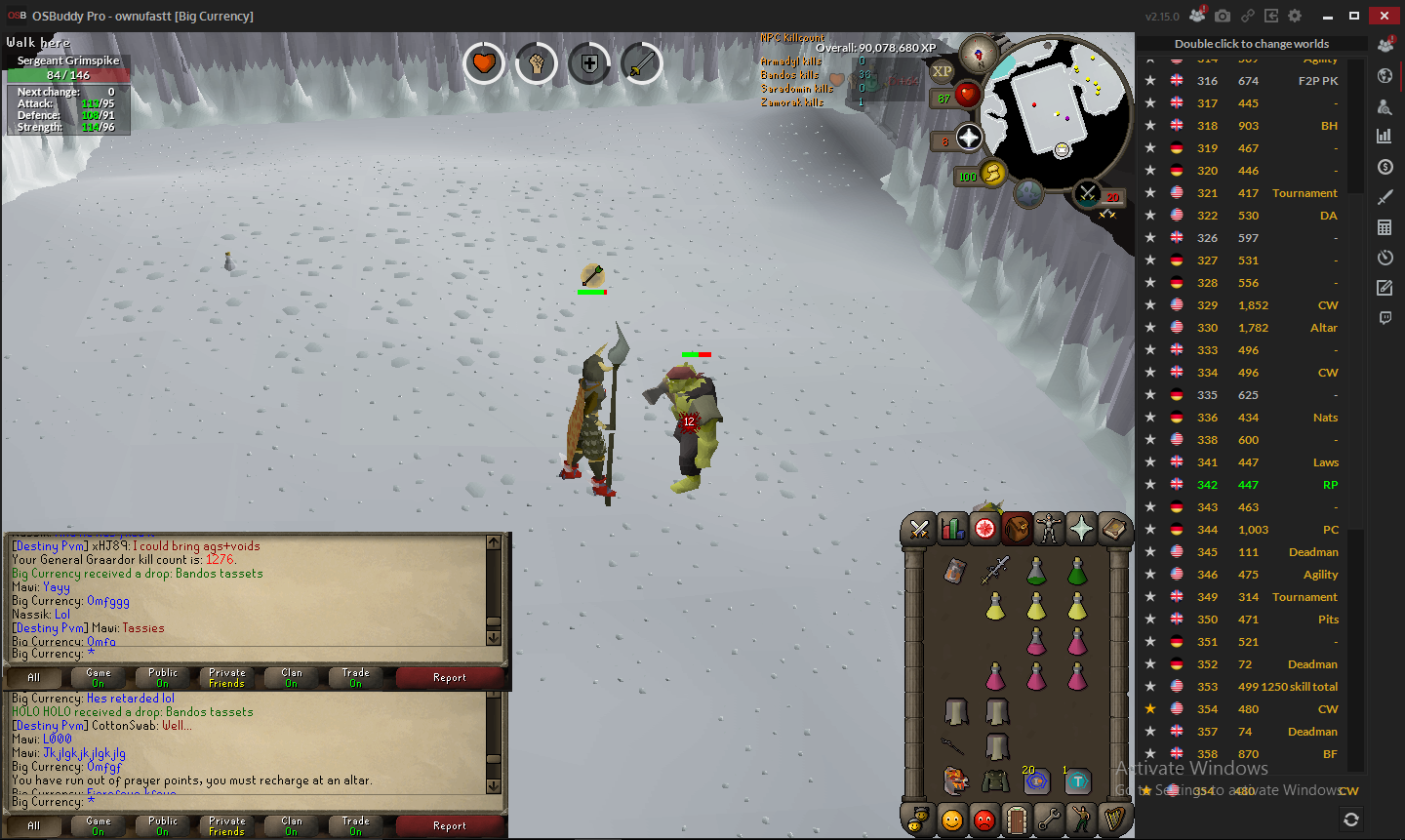Activate the special attack crossed-swords orb
1405x840 pixels.
[1087, 193]
